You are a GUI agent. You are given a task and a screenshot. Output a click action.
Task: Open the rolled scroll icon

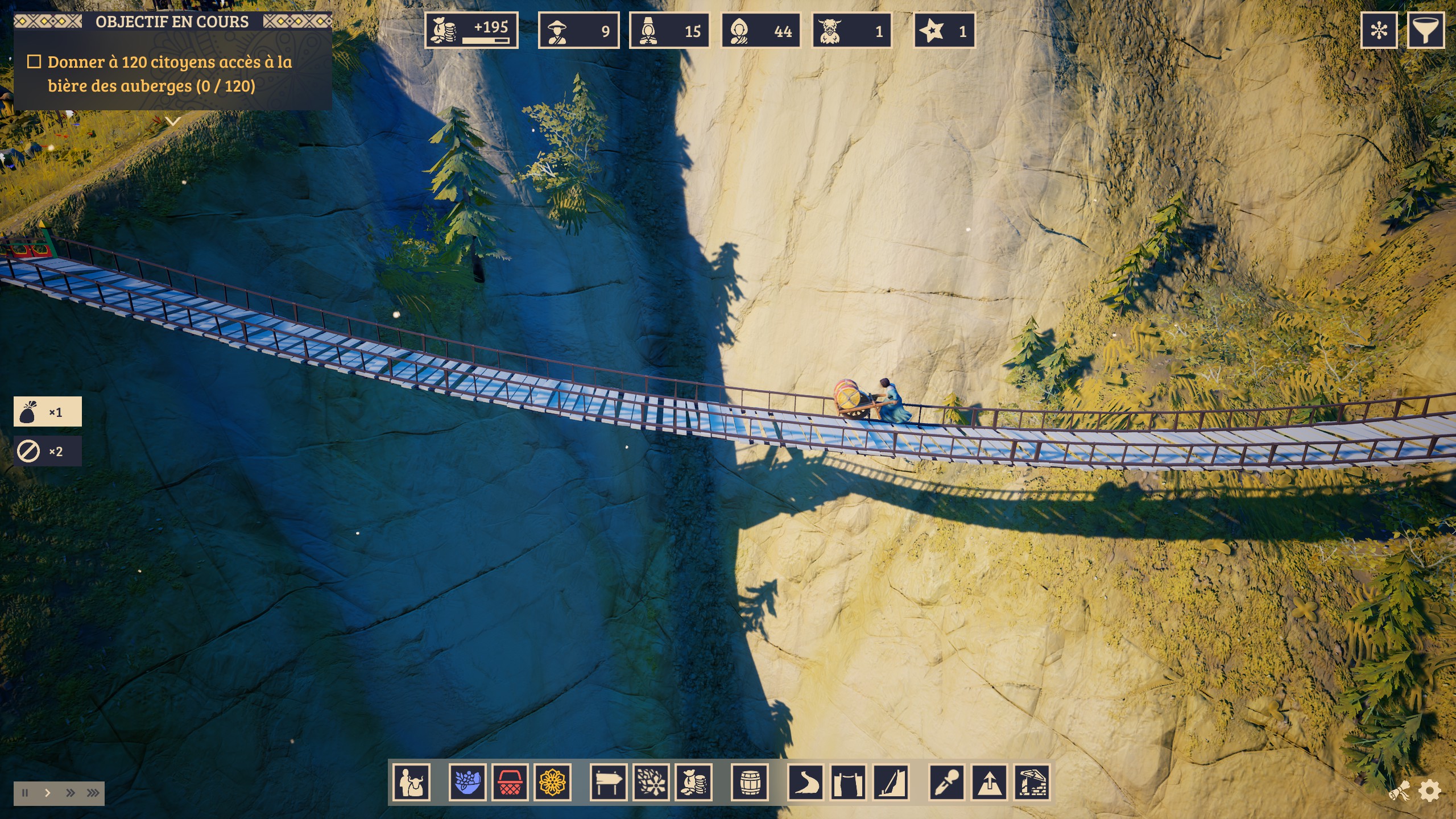(x=1400, y=791)
